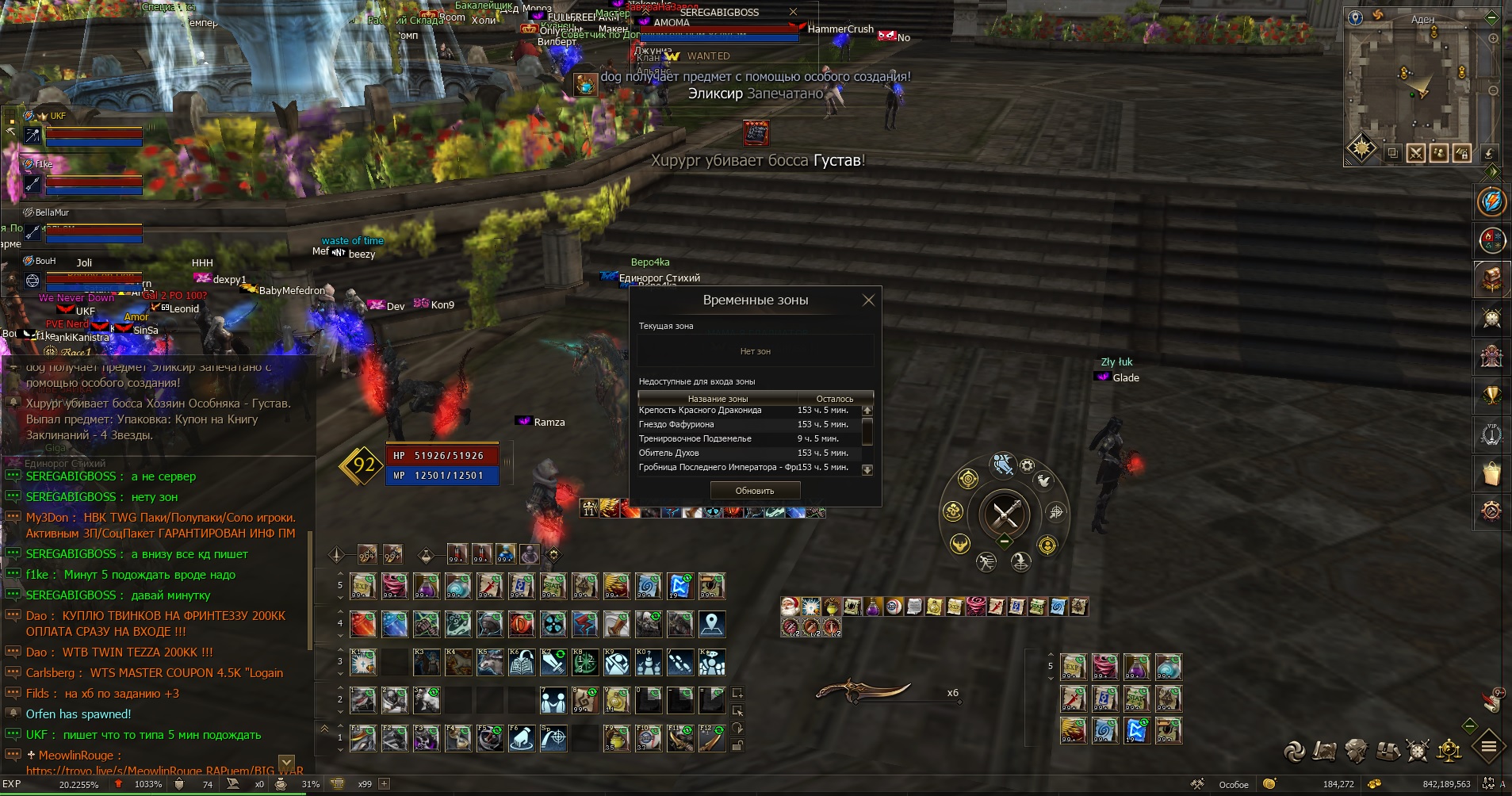The height and width of the screenshot is (796, 1512).
Task: Open the golden trophy icon
Action: click(1491, 396)
